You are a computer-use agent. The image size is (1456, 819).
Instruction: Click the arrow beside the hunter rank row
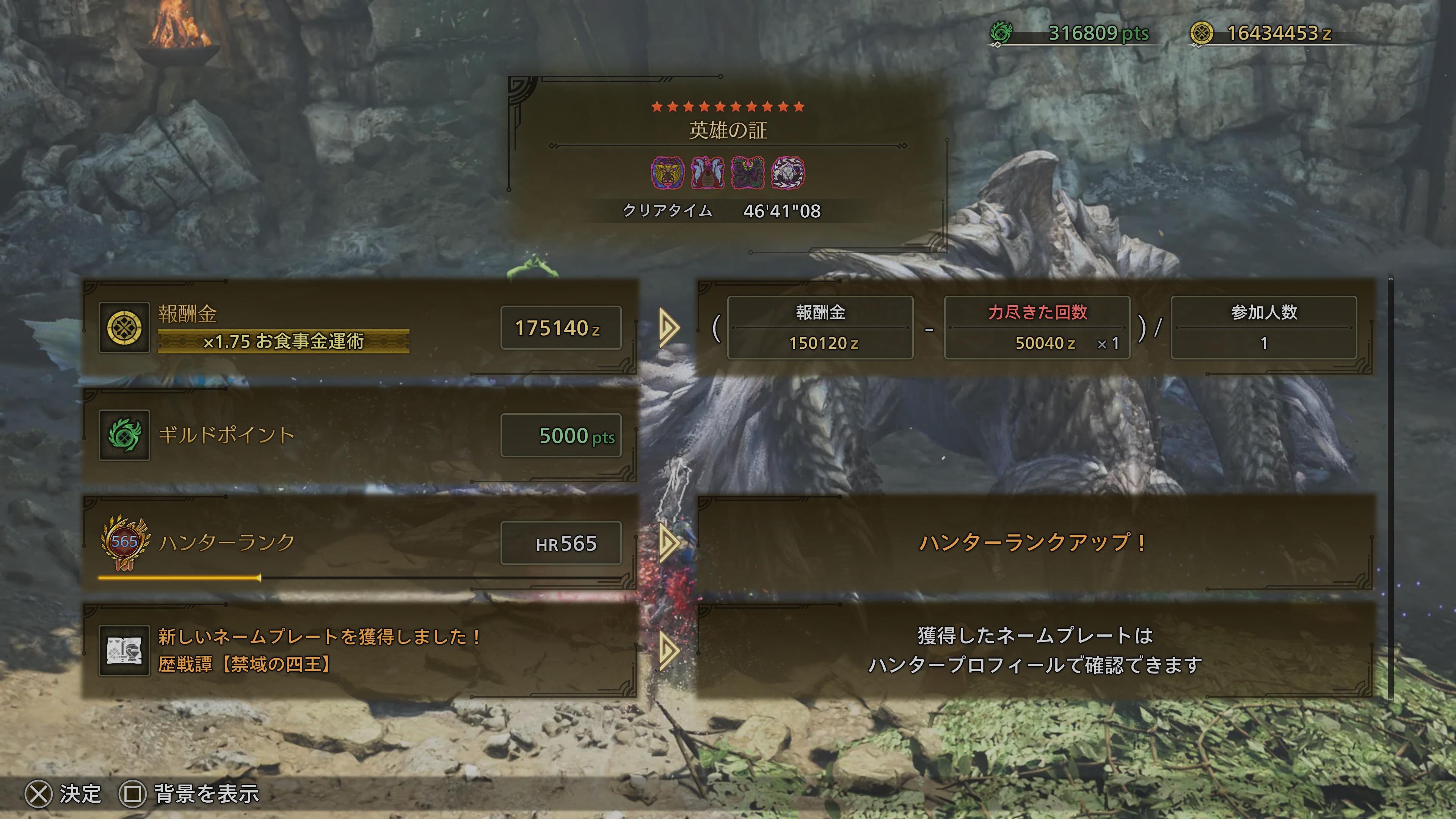point(668,543)
